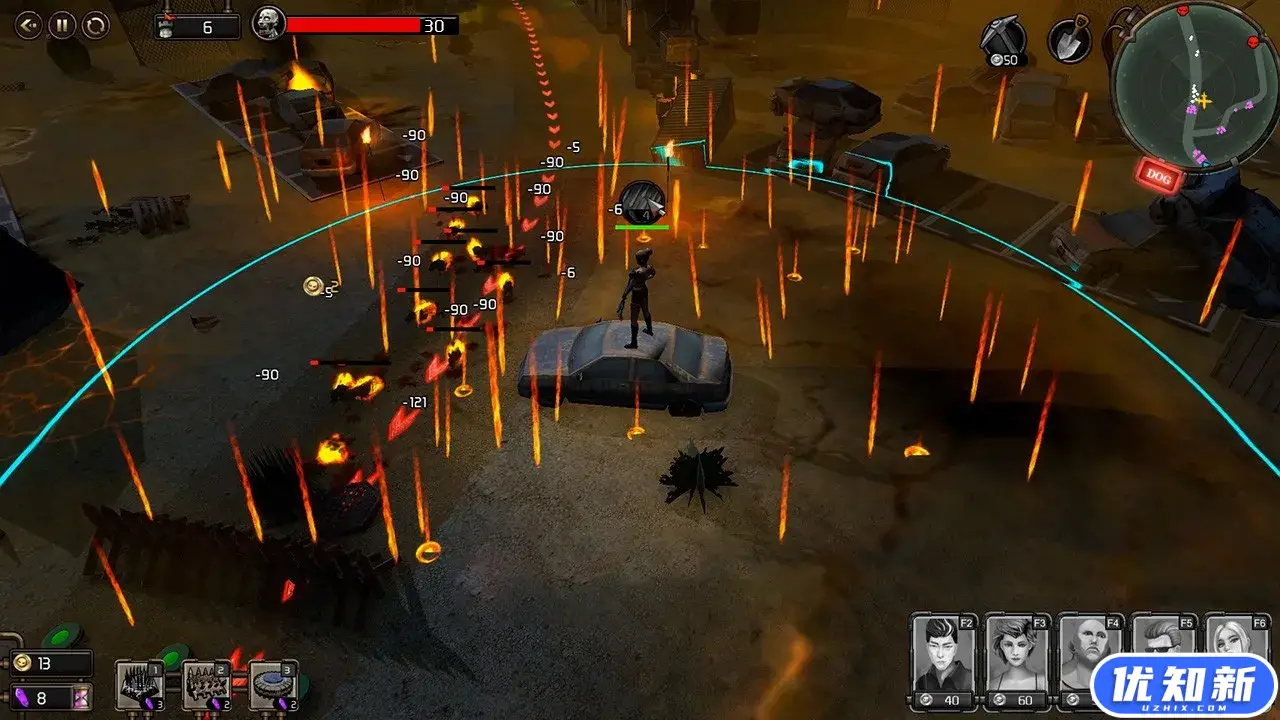Select the spike trap in slot 1
The image size is (1280, 720).
[139, 685]
